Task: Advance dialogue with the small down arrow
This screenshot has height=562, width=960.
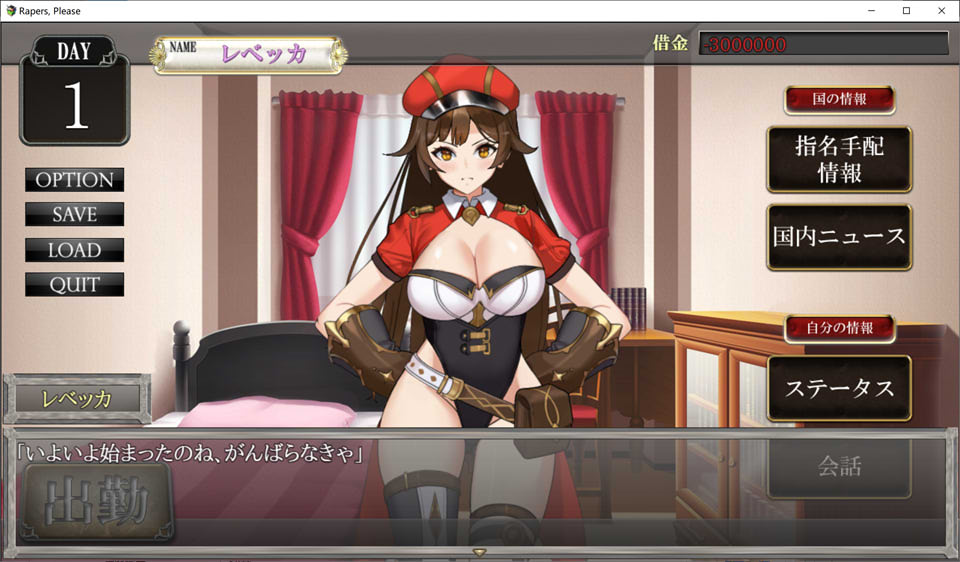Action: 480,552
